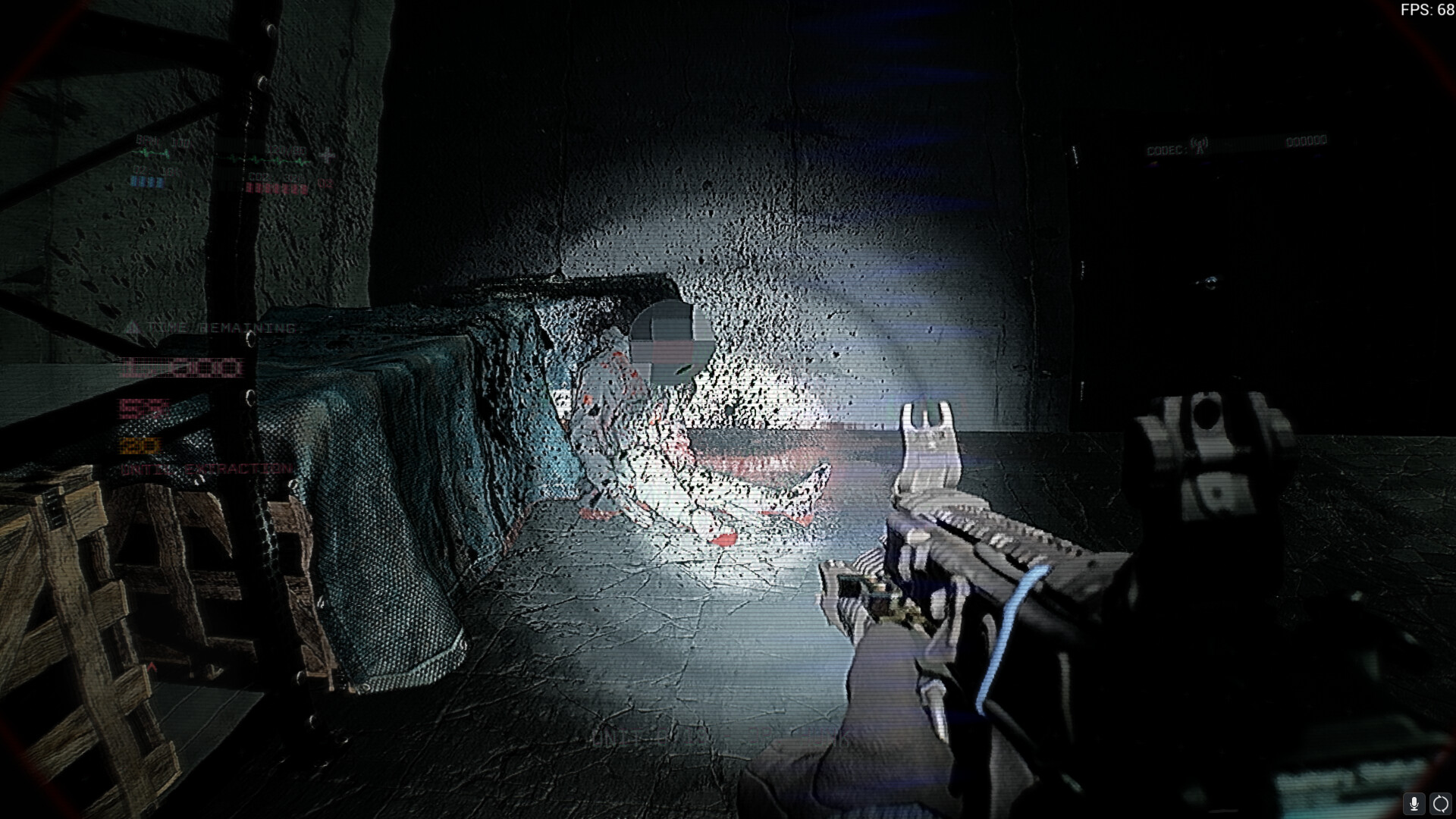Click the FPS: 68 counter readout
This screenshot has width=1456, height=819.
(x=1426, y=9)
